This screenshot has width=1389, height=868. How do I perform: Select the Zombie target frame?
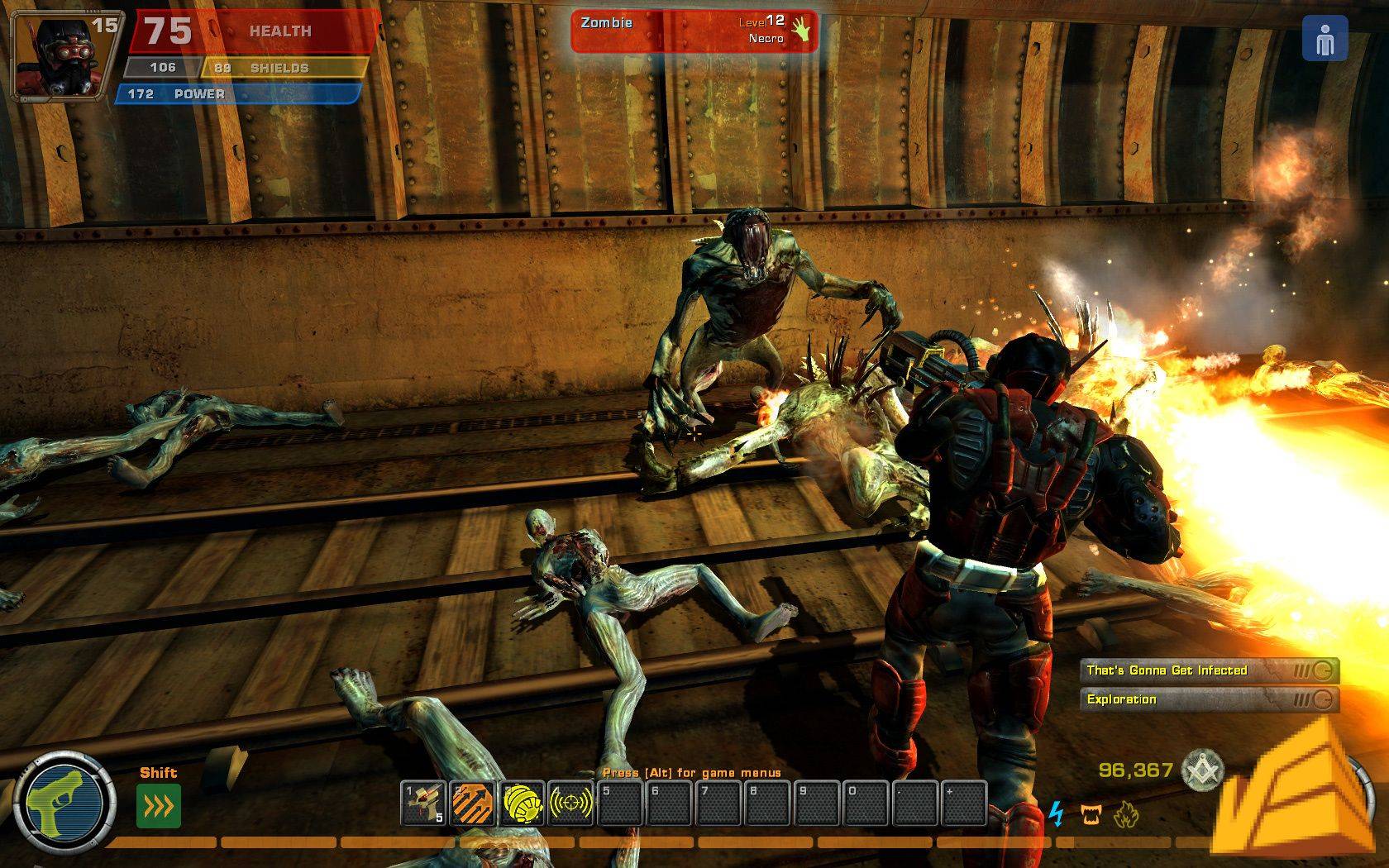tap(694, 31)
